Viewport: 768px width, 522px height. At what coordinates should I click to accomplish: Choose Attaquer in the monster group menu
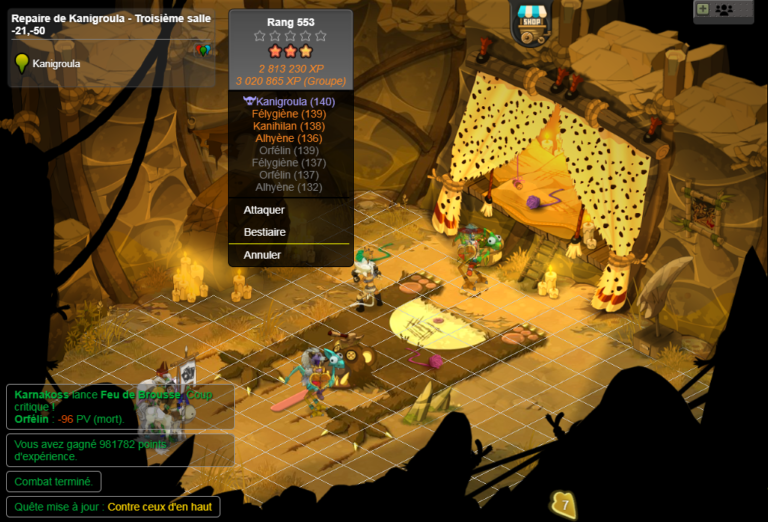click(265, 210)
